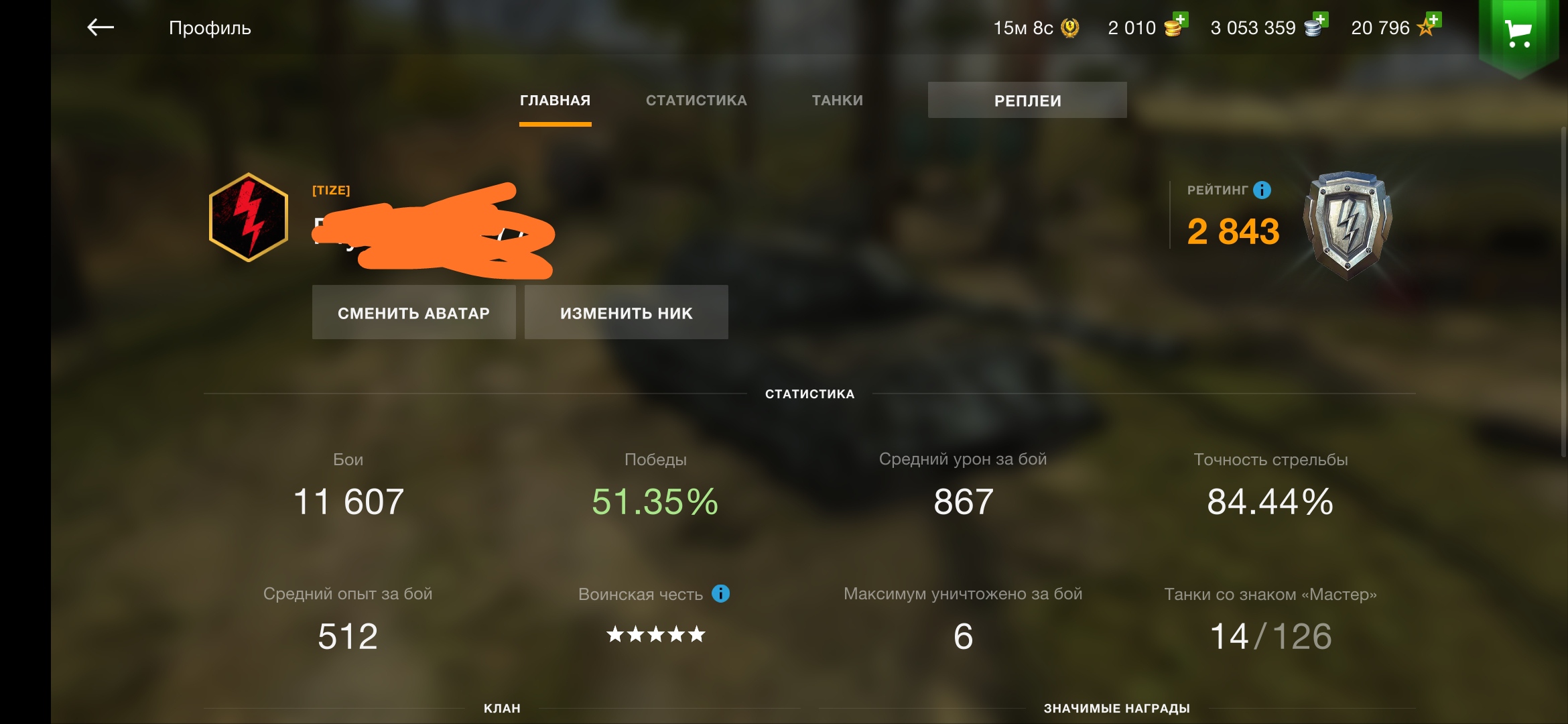Open the shopping cart store
The image size is (1568, 724).
pyautogui.click(x=1518, y=32)
